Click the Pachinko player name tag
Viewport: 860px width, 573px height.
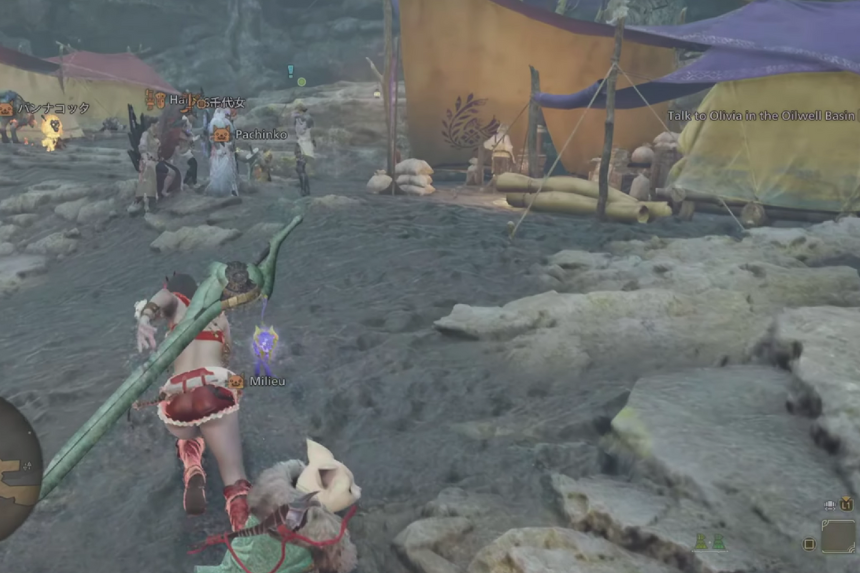(261, 134)
